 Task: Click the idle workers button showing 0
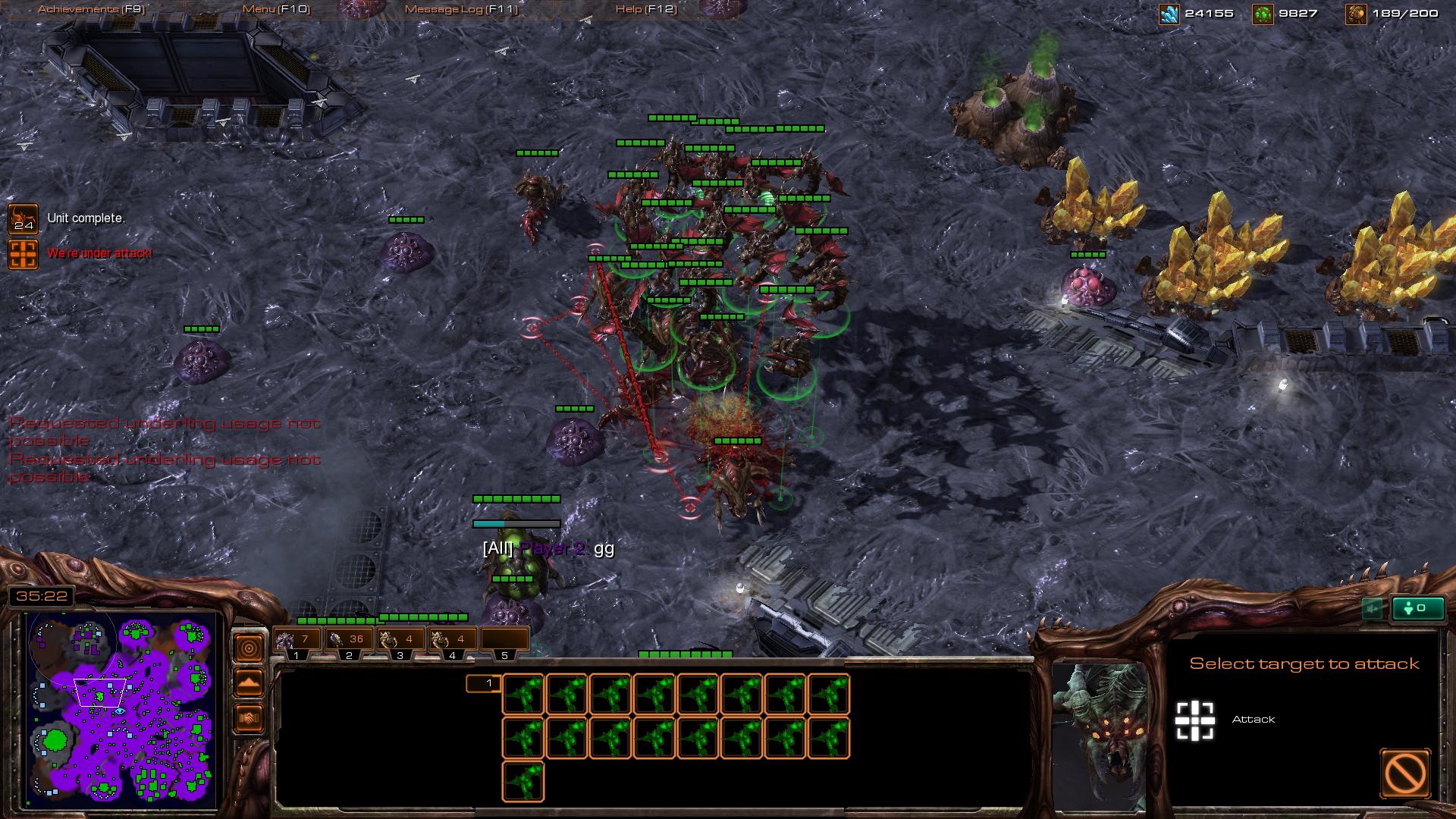click(x=1417, y=608)
